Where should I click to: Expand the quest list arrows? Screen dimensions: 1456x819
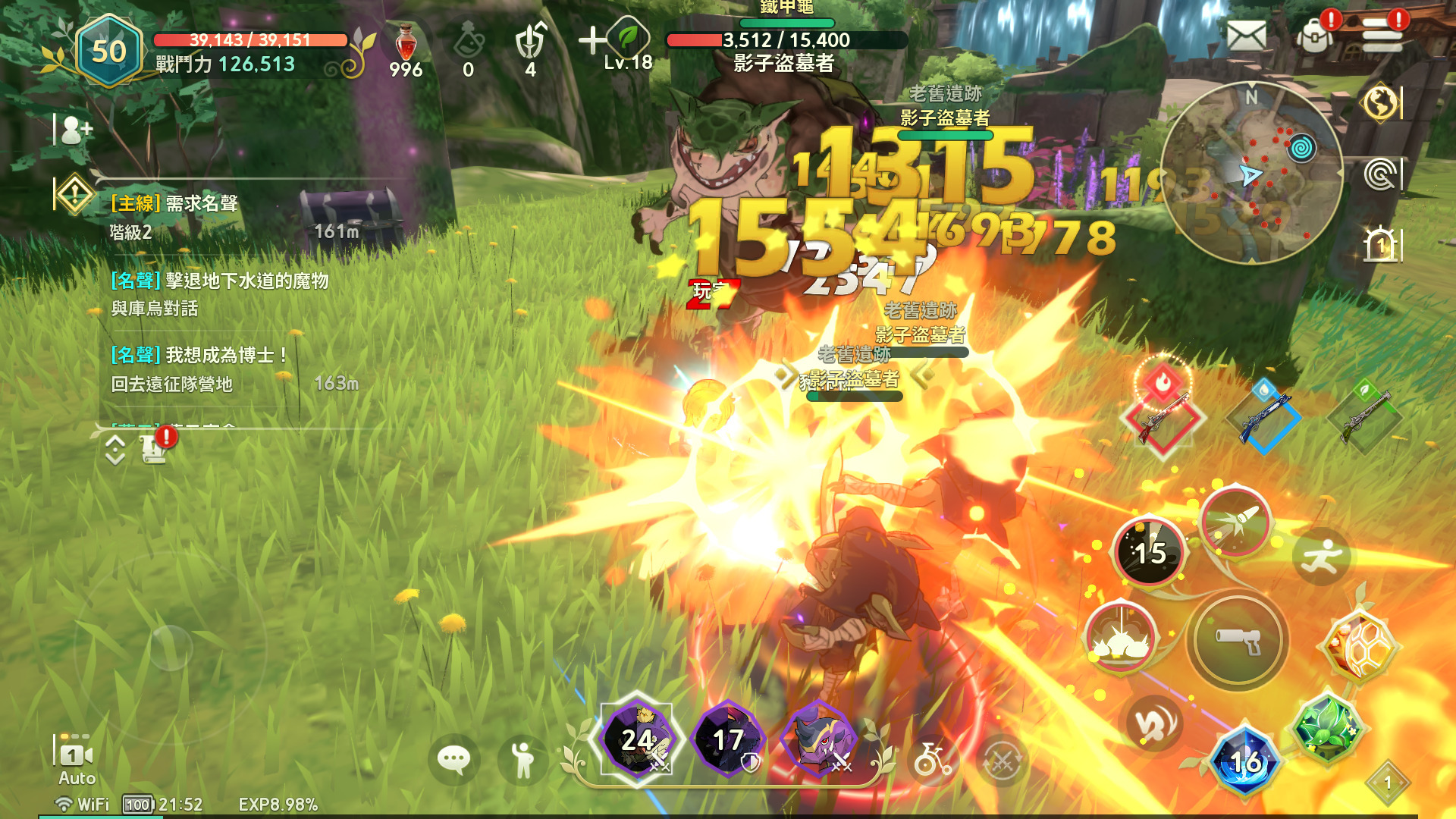pyautogui.click(x=115, y=450)
